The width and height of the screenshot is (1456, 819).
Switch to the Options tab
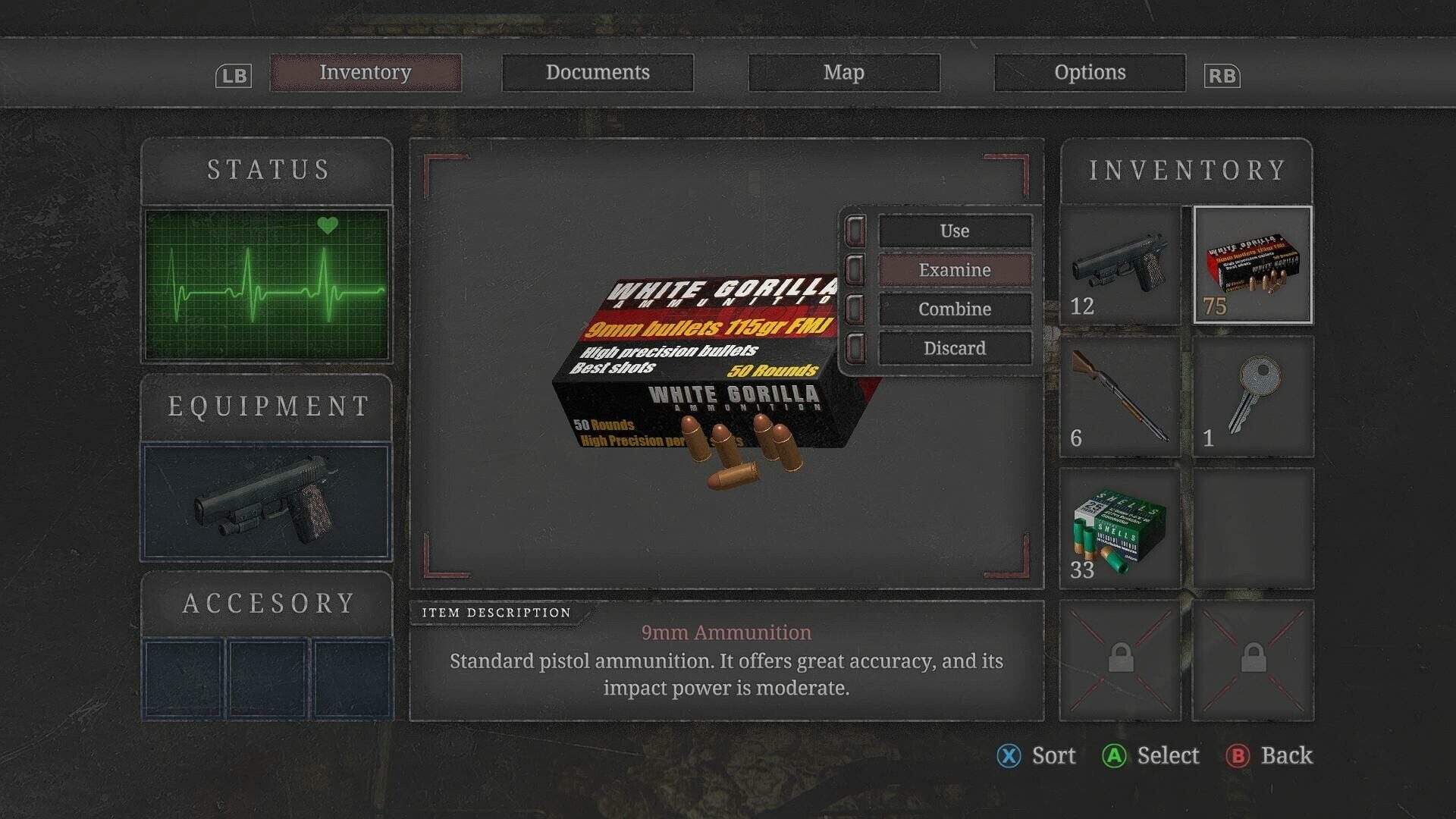point(1090,72)
